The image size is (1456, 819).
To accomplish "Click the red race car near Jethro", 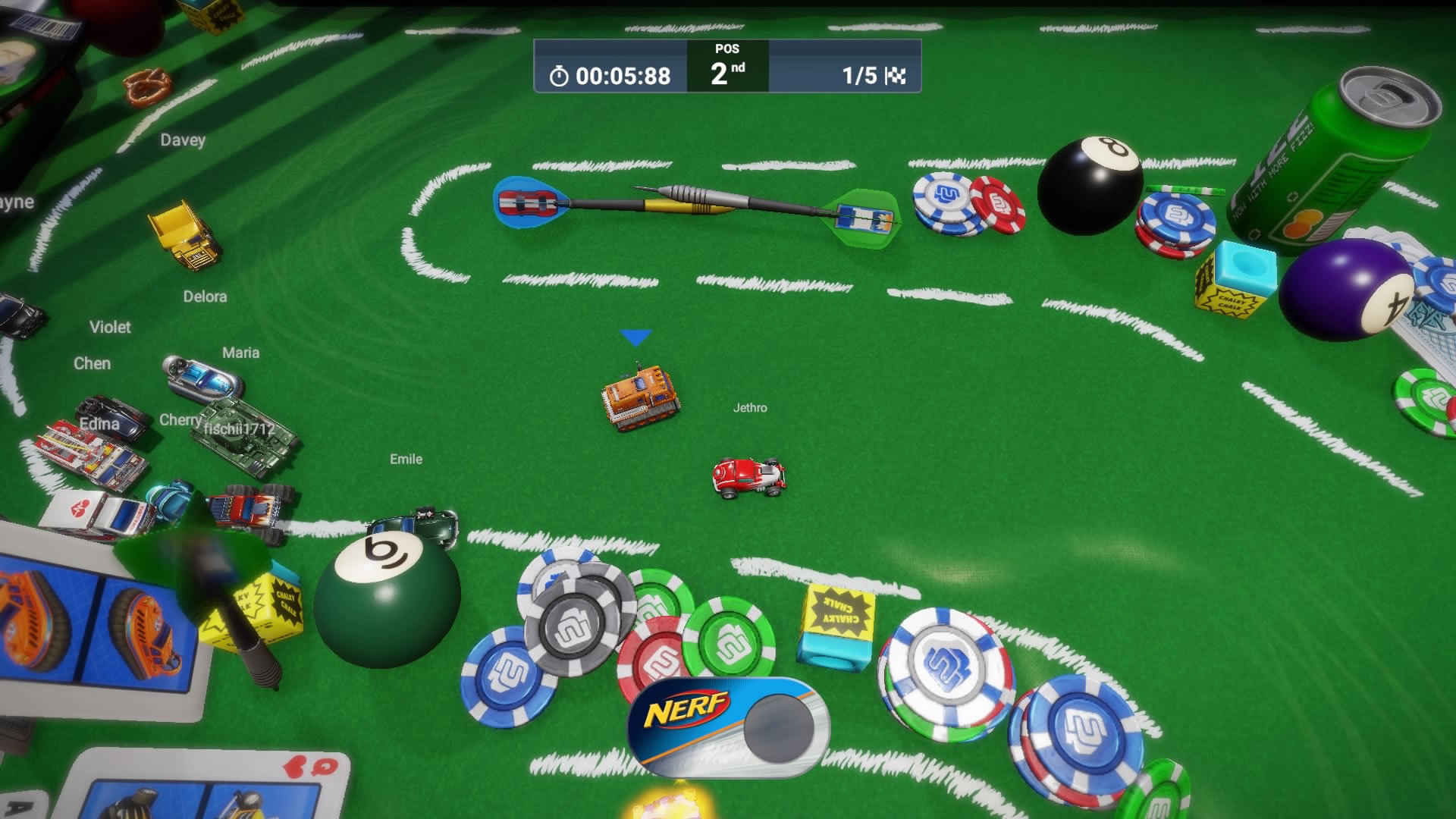I will point(749,478).
